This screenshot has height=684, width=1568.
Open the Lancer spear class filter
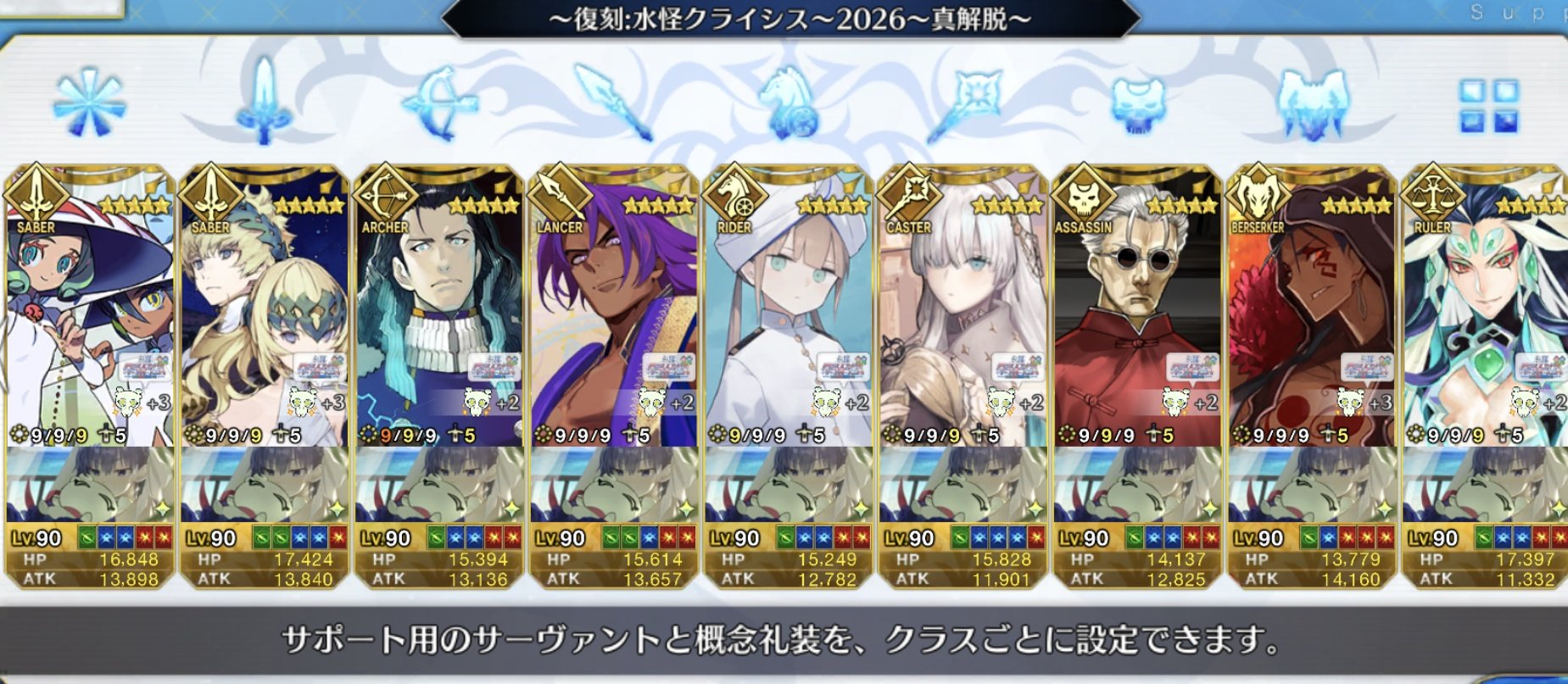pyautogui.click(x=613, y=103)
